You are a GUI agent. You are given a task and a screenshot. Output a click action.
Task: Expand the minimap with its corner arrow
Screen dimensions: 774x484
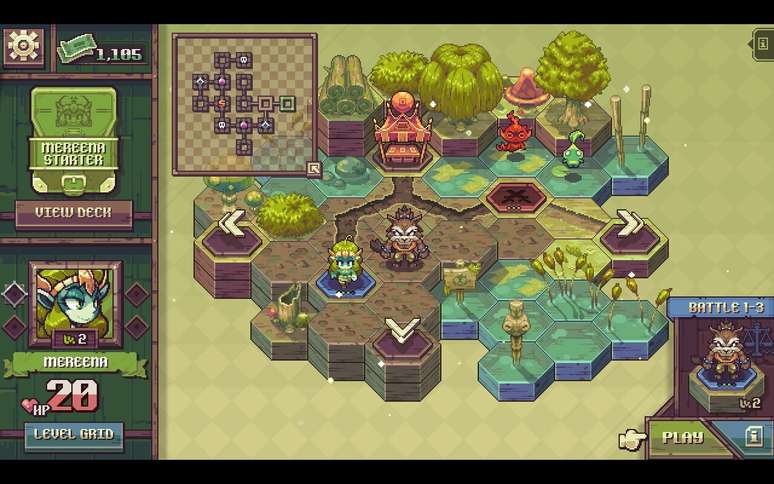313,169
